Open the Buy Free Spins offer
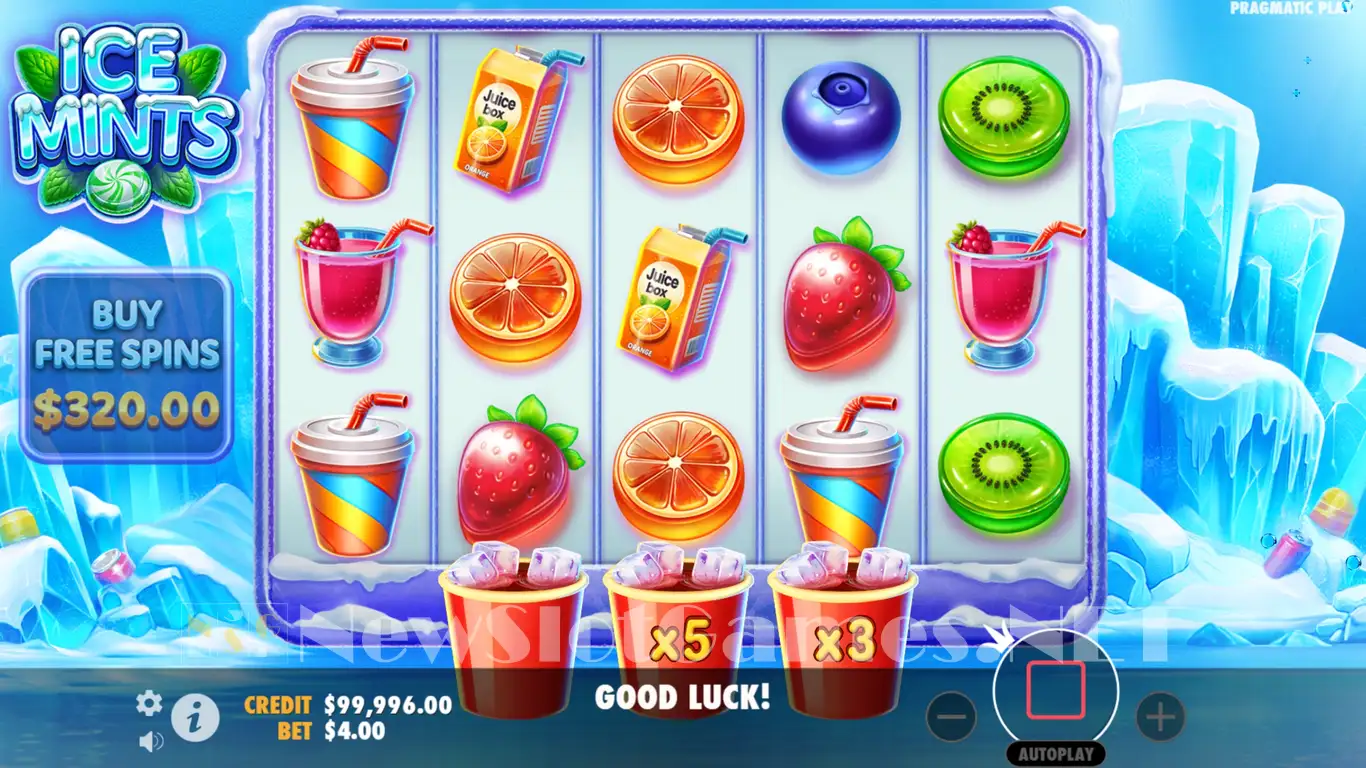Screen dimensions: 1366x768 coord(128,366)
